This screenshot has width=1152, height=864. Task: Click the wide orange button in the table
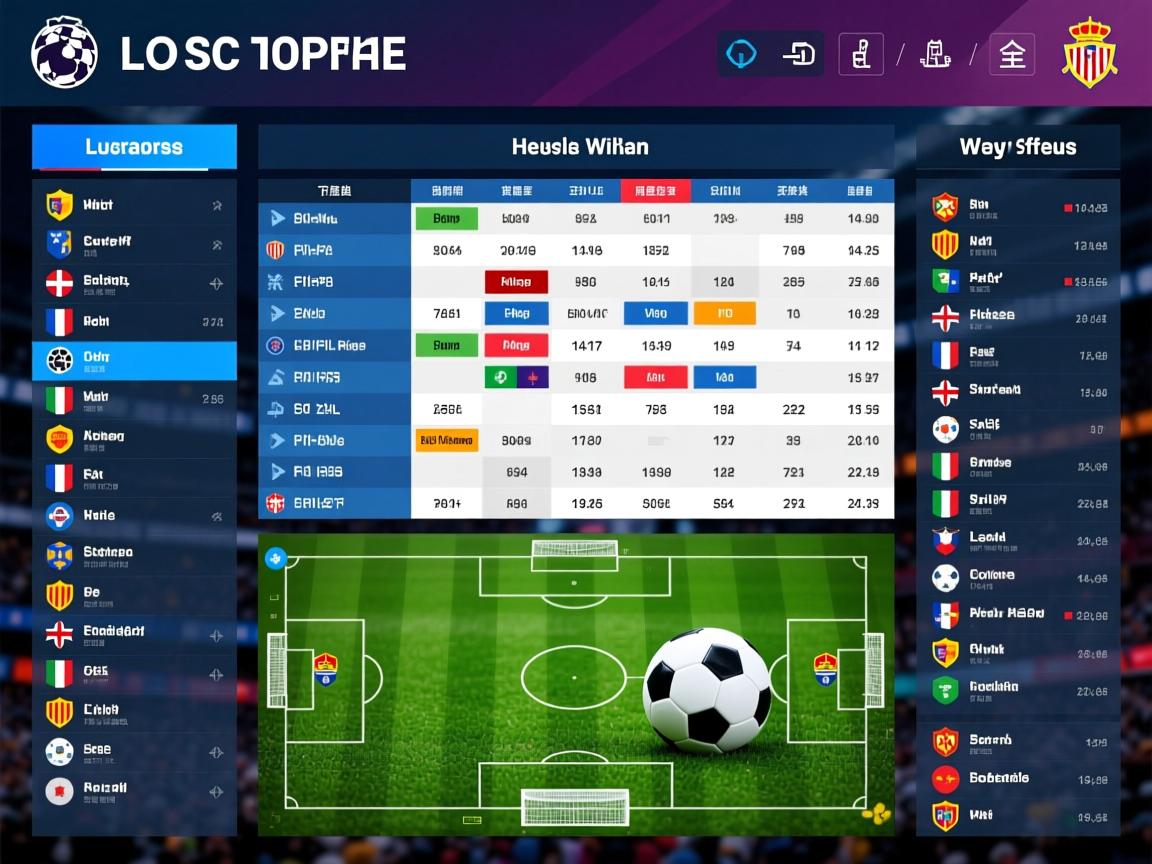[x=446, y=440]
